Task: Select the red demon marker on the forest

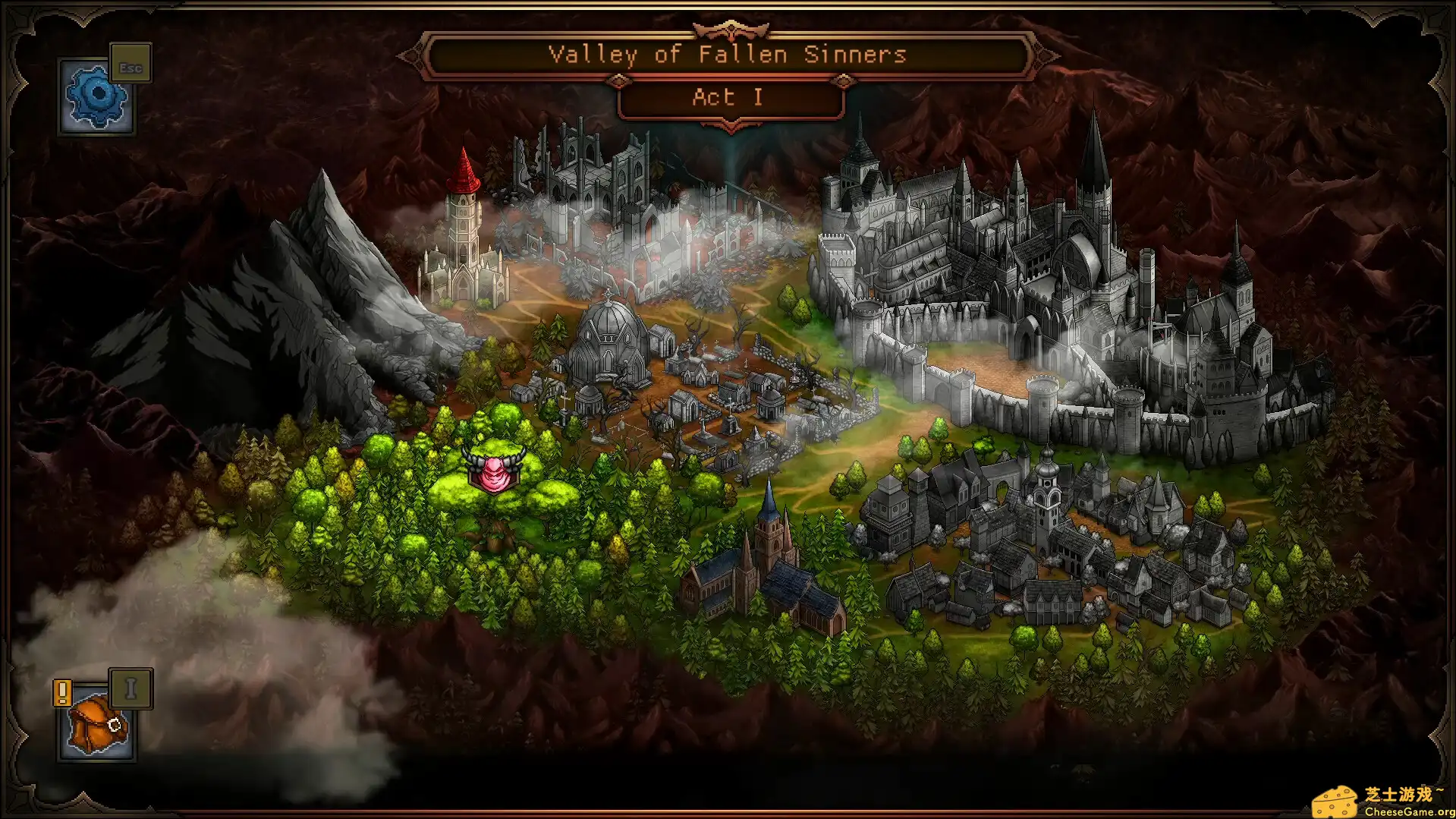Action: pos(494,471)
